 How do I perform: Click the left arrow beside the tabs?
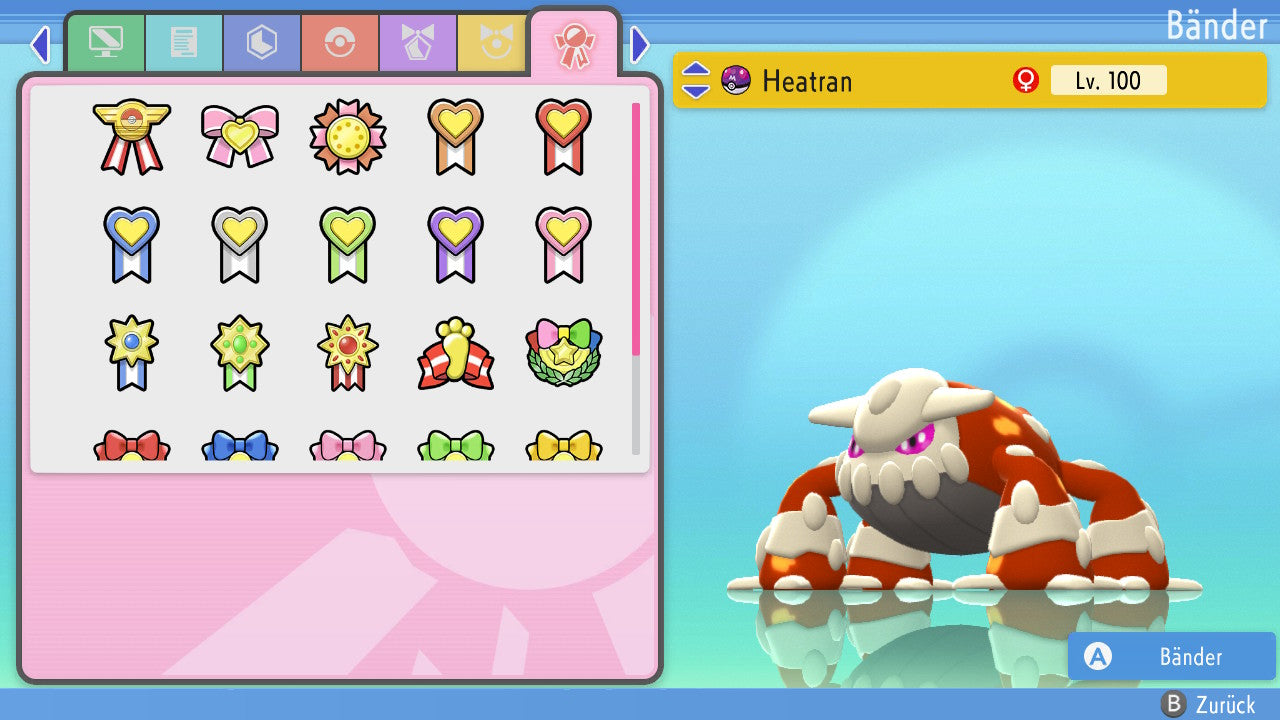pyautogui.click(x=40, y=44)
